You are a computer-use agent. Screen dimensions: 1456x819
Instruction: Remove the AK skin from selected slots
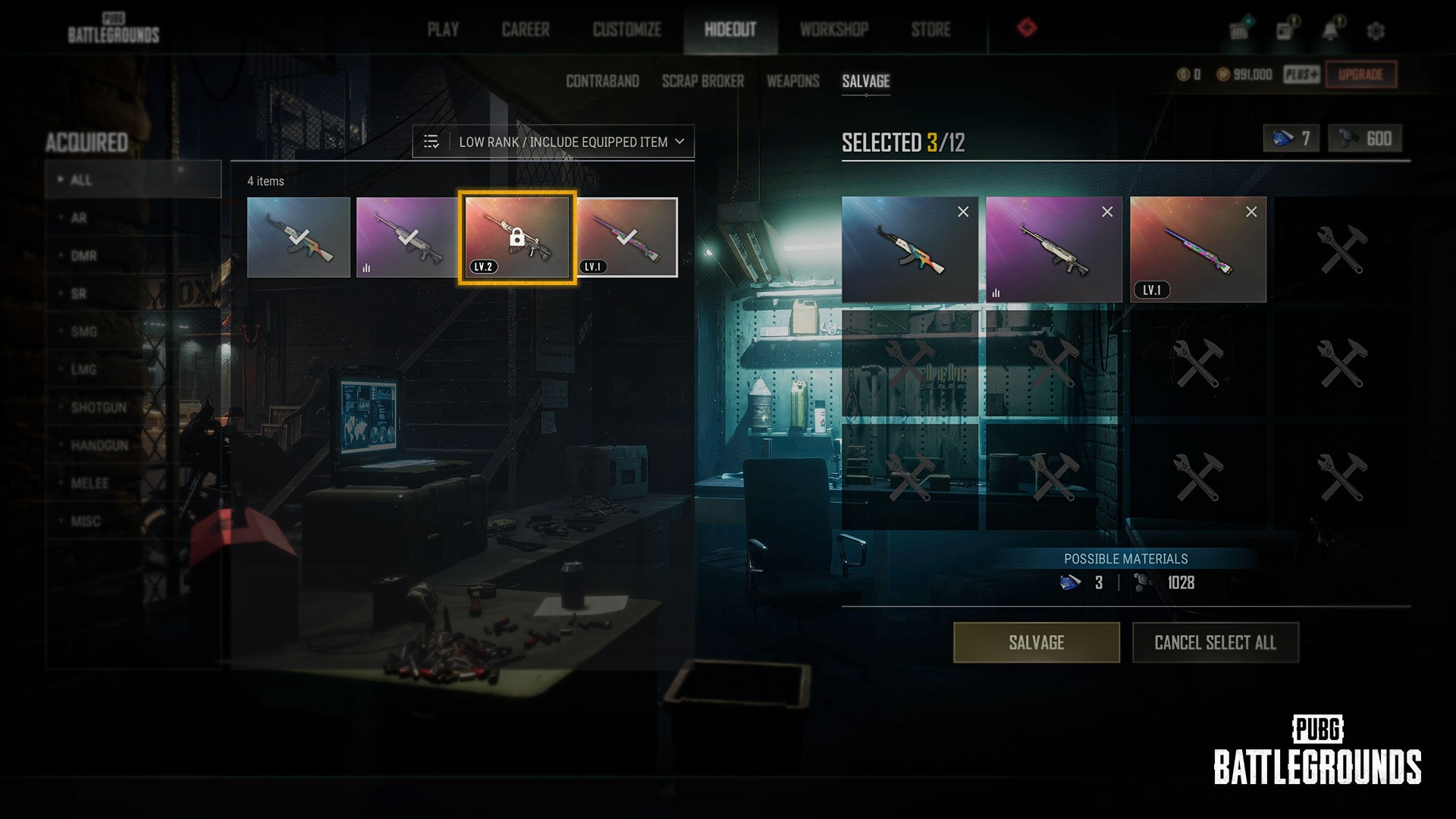coord(963,212)
